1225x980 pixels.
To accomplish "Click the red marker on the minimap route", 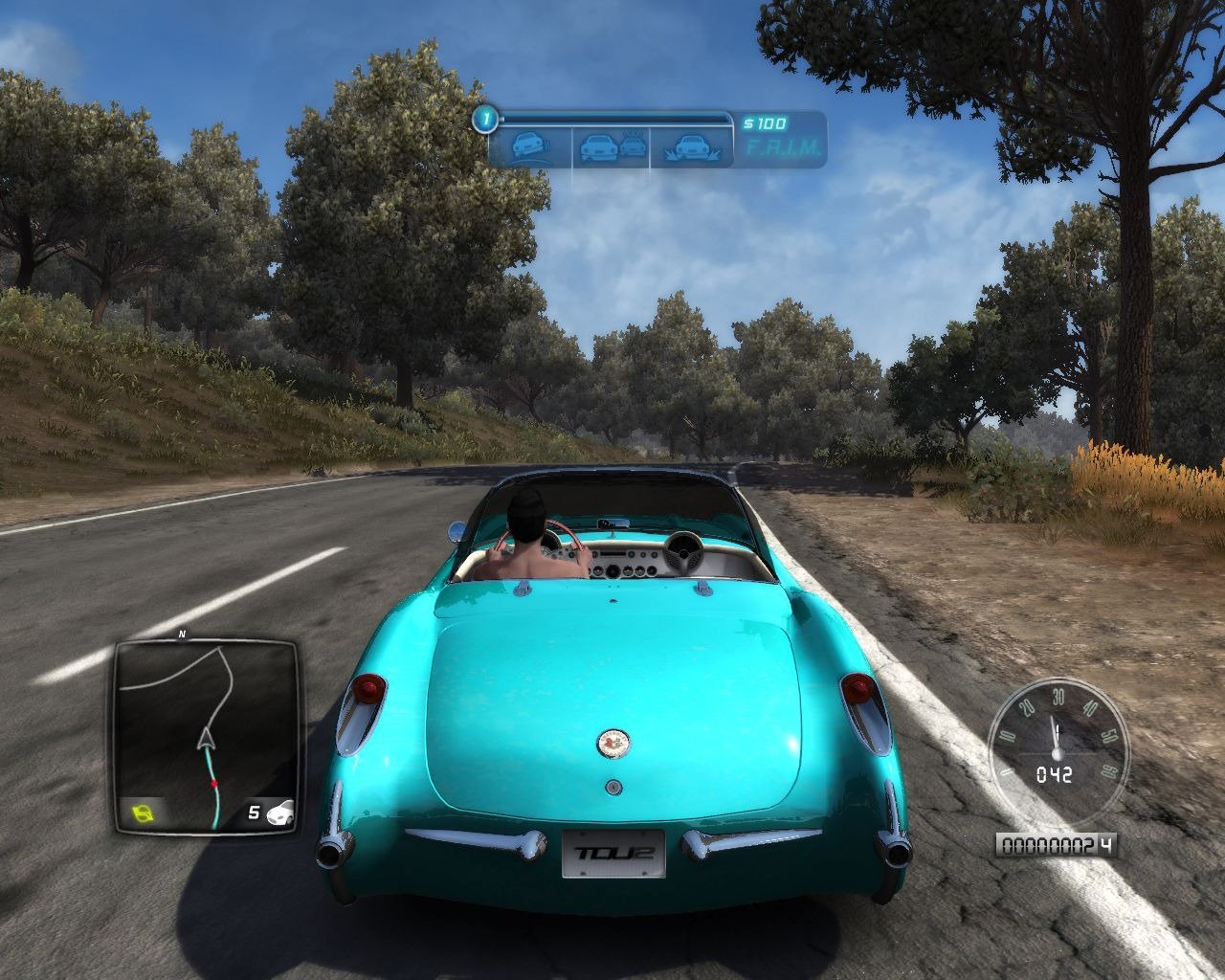I will [214, 783].
